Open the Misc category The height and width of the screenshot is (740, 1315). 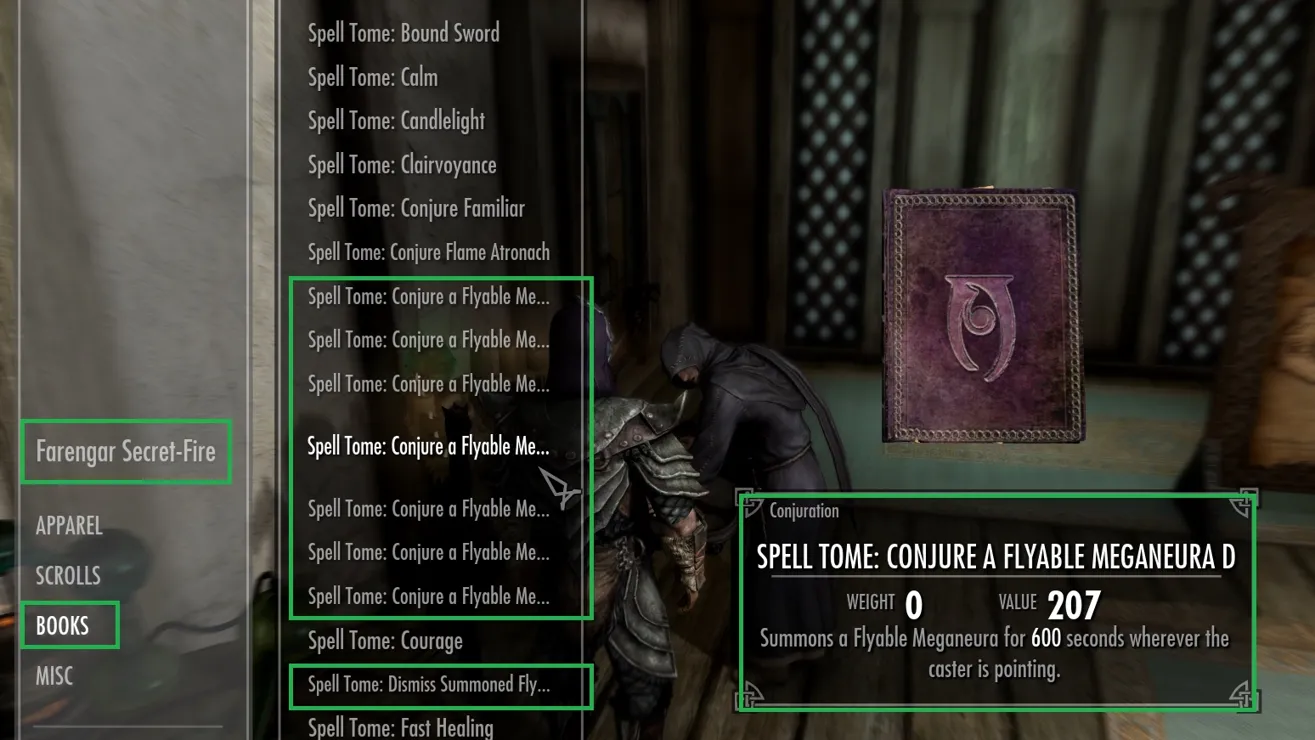click(54, 676)
